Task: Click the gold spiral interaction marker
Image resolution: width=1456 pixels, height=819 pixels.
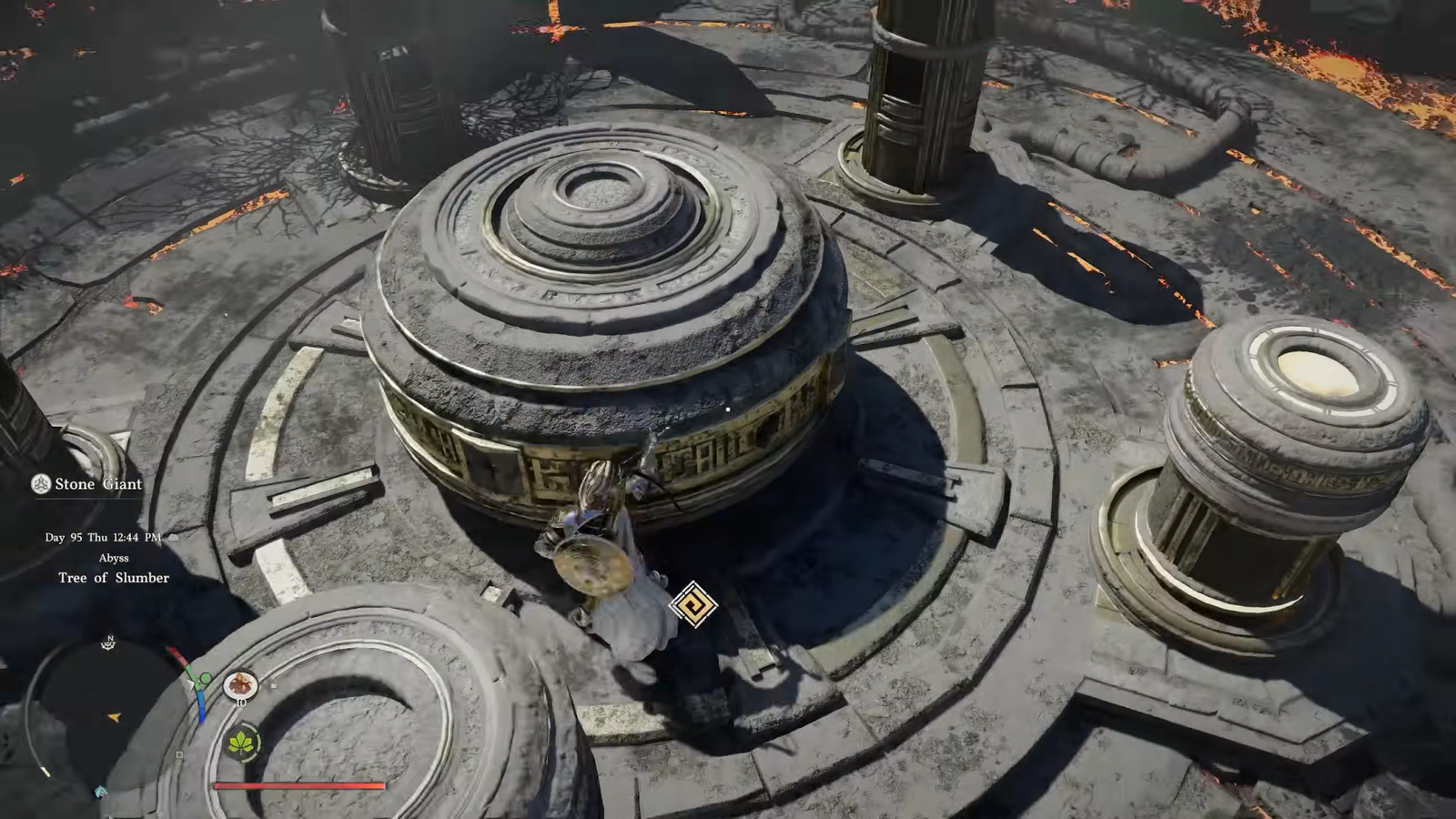Action: (x=693, y=604)
